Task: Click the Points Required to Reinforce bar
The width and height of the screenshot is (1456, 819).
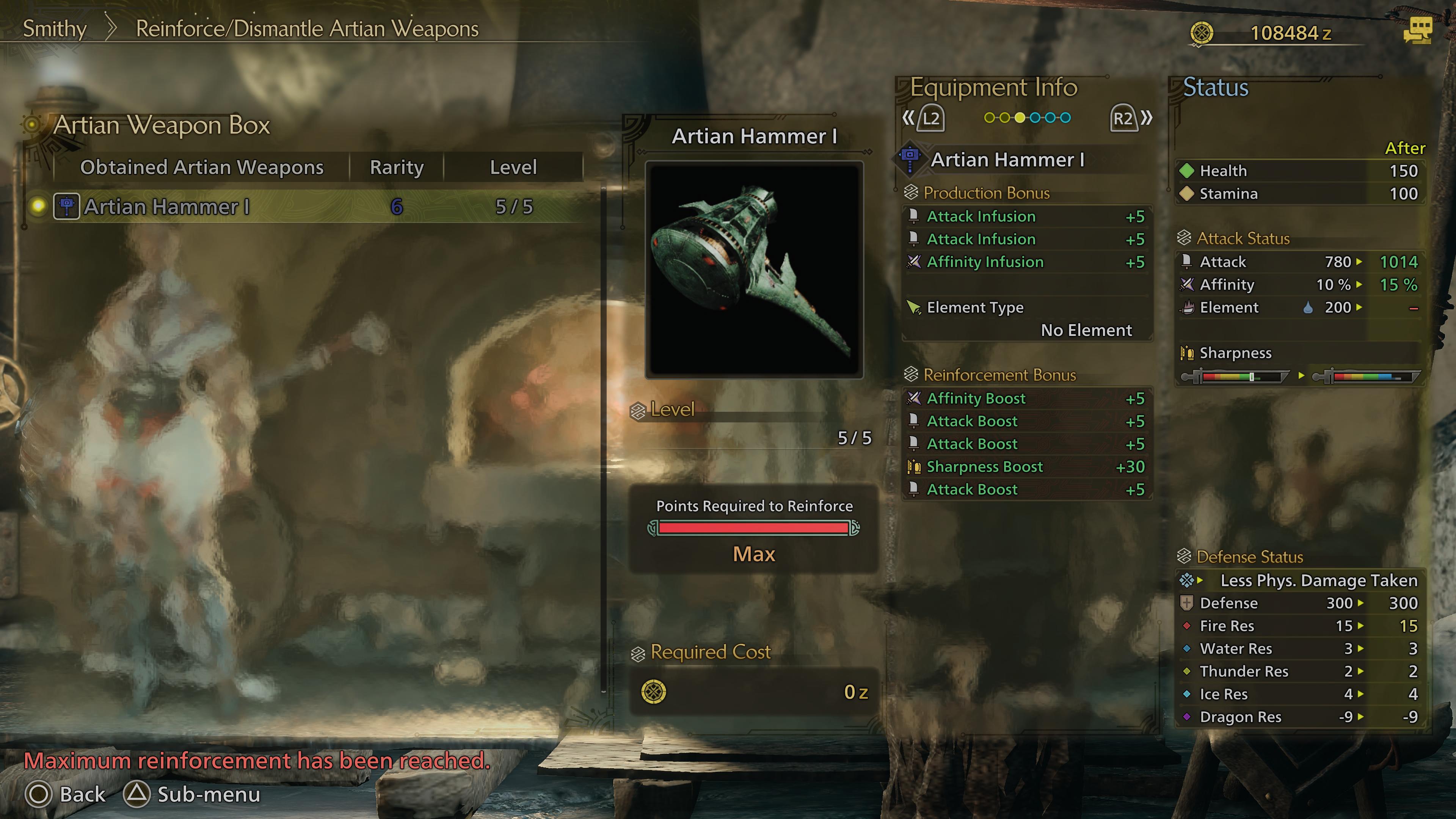Action: pos(753,529)
